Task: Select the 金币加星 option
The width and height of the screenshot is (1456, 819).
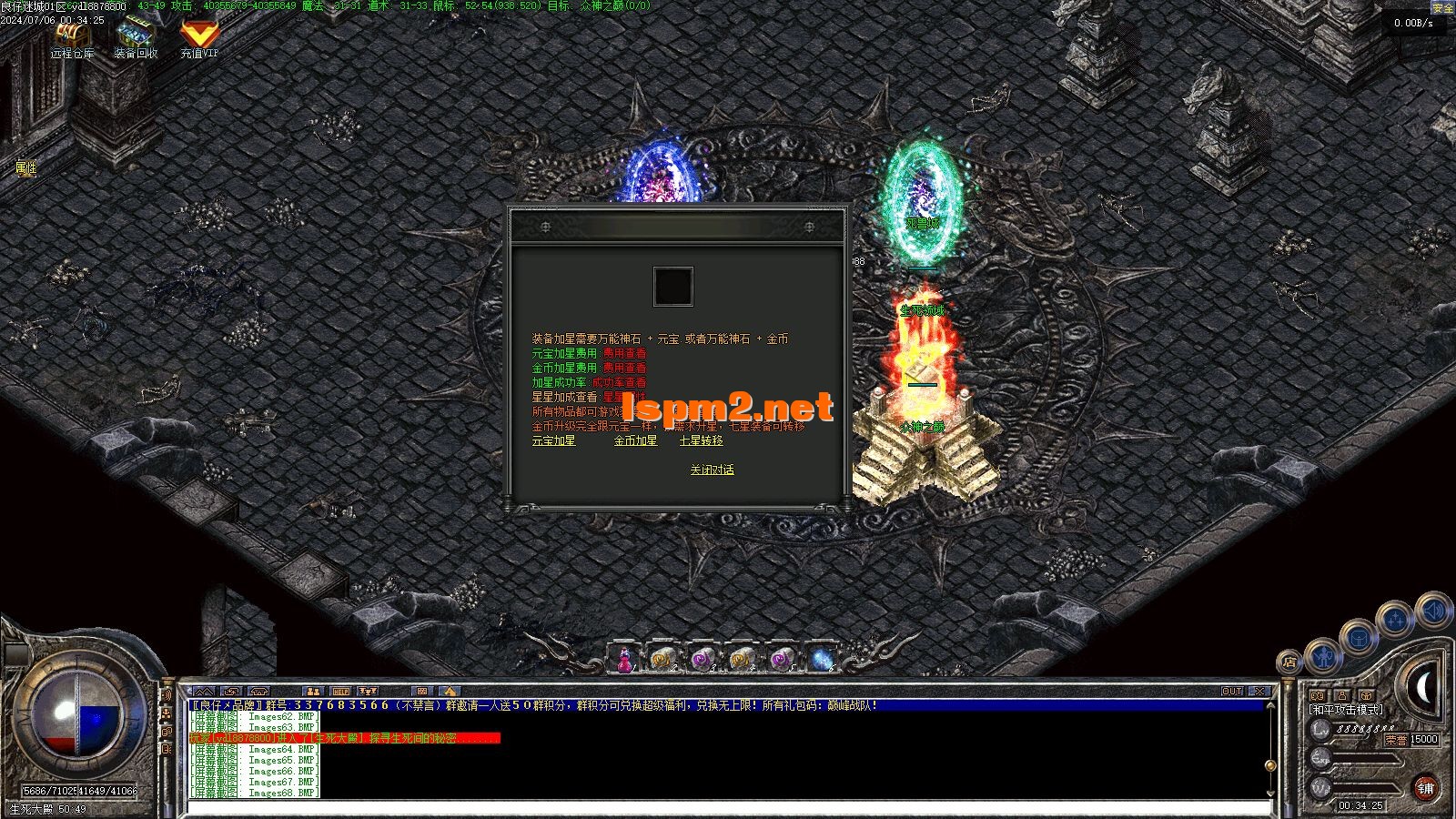Action: [x=635, y=441]
